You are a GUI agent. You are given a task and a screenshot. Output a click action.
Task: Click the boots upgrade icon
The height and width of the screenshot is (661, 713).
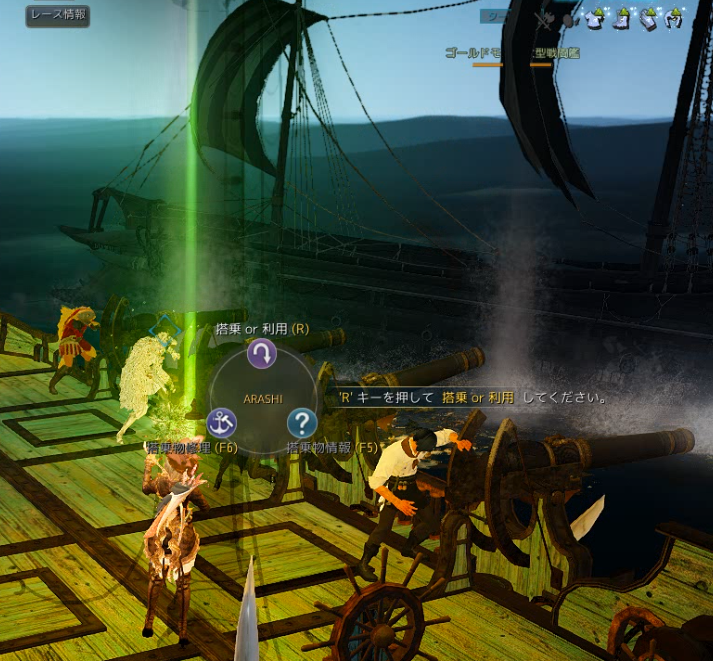(x=620, y=20)
